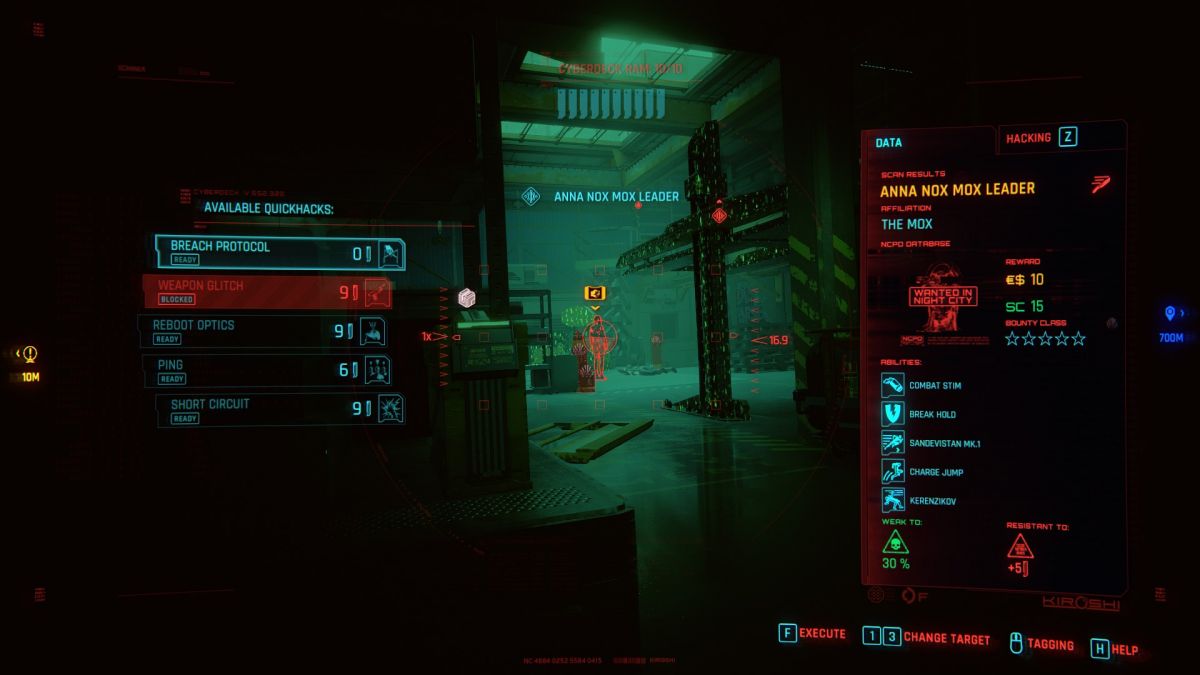Click the red resistance hazard icon
The height and width of the screenshot is (675, 1200).
coord(1020,546)
